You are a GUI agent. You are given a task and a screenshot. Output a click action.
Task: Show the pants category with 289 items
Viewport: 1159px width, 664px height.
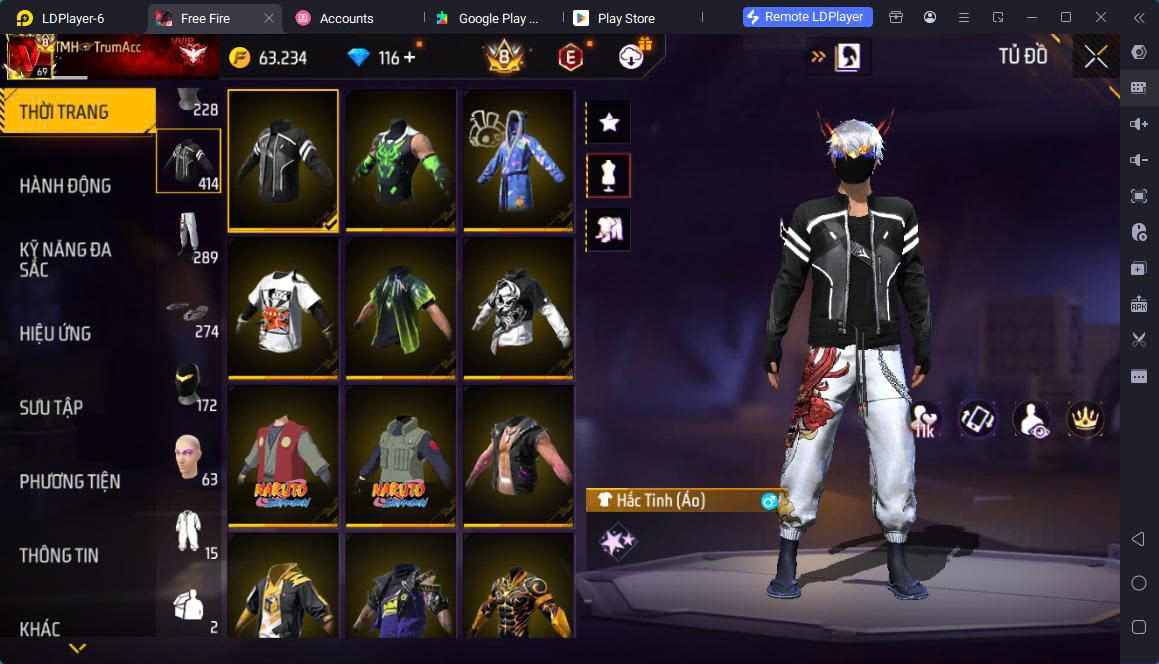pyautogui.click(x=188, y=236)
